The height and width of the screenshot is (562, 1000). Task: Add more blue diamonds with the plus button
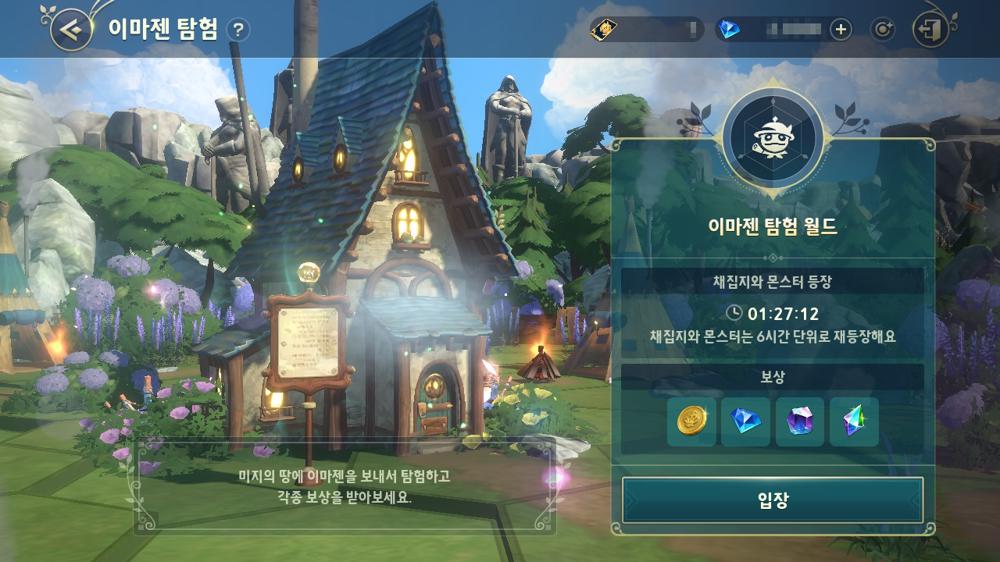[840, 29]
